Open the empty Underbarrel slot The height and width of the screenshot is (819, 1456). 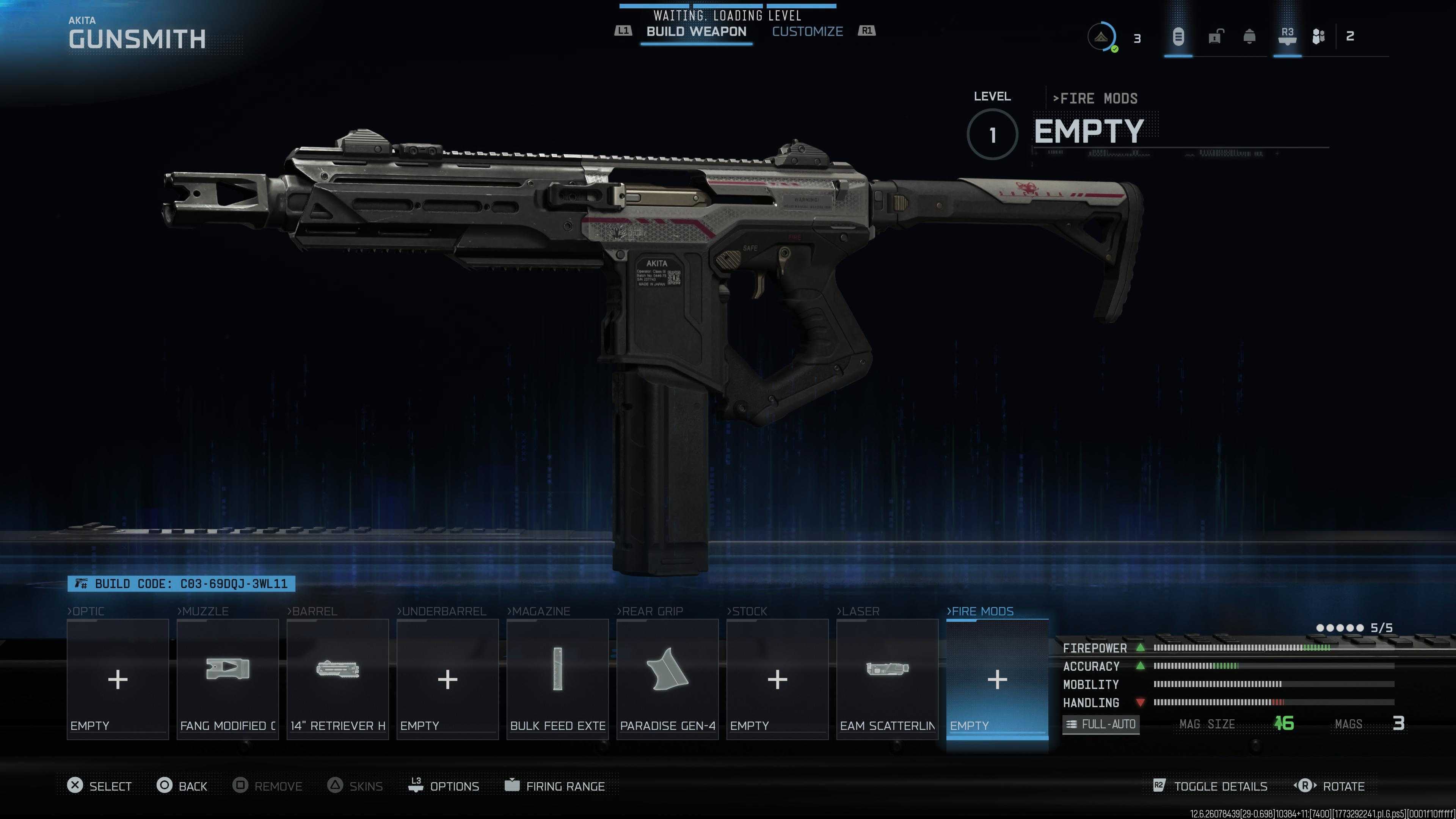pyautogui.click(x=447, y=679)
